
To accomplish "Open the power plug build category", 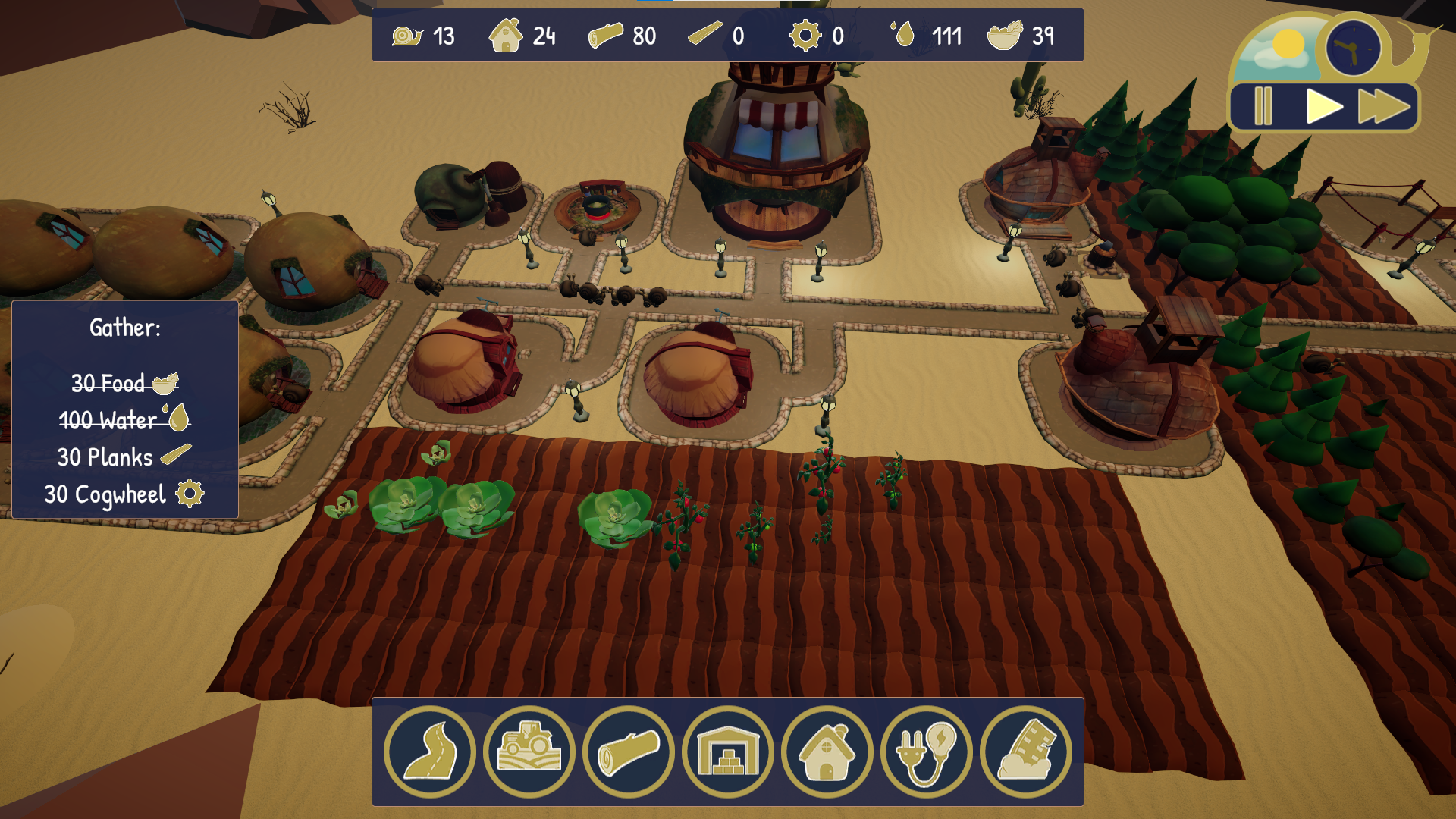I will click(927, 752).
